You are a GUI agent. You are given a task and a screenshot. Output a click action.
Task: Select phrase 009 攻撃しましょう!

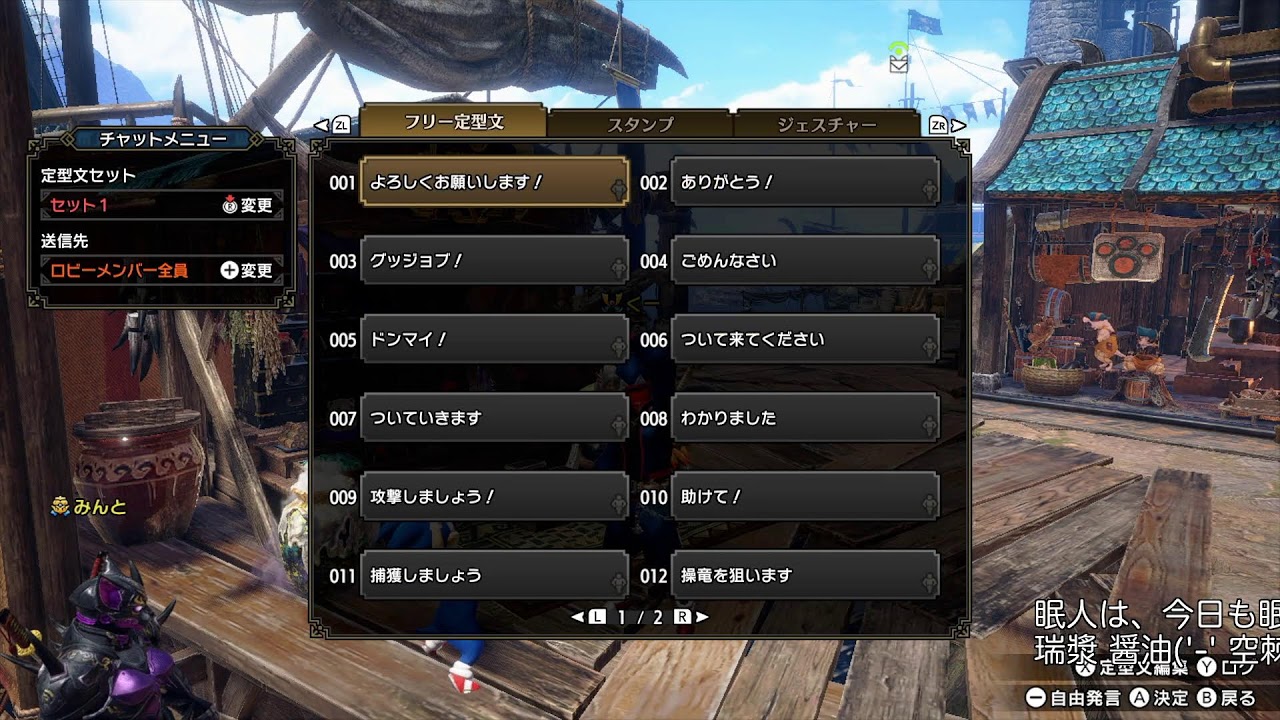coord(494,497)
